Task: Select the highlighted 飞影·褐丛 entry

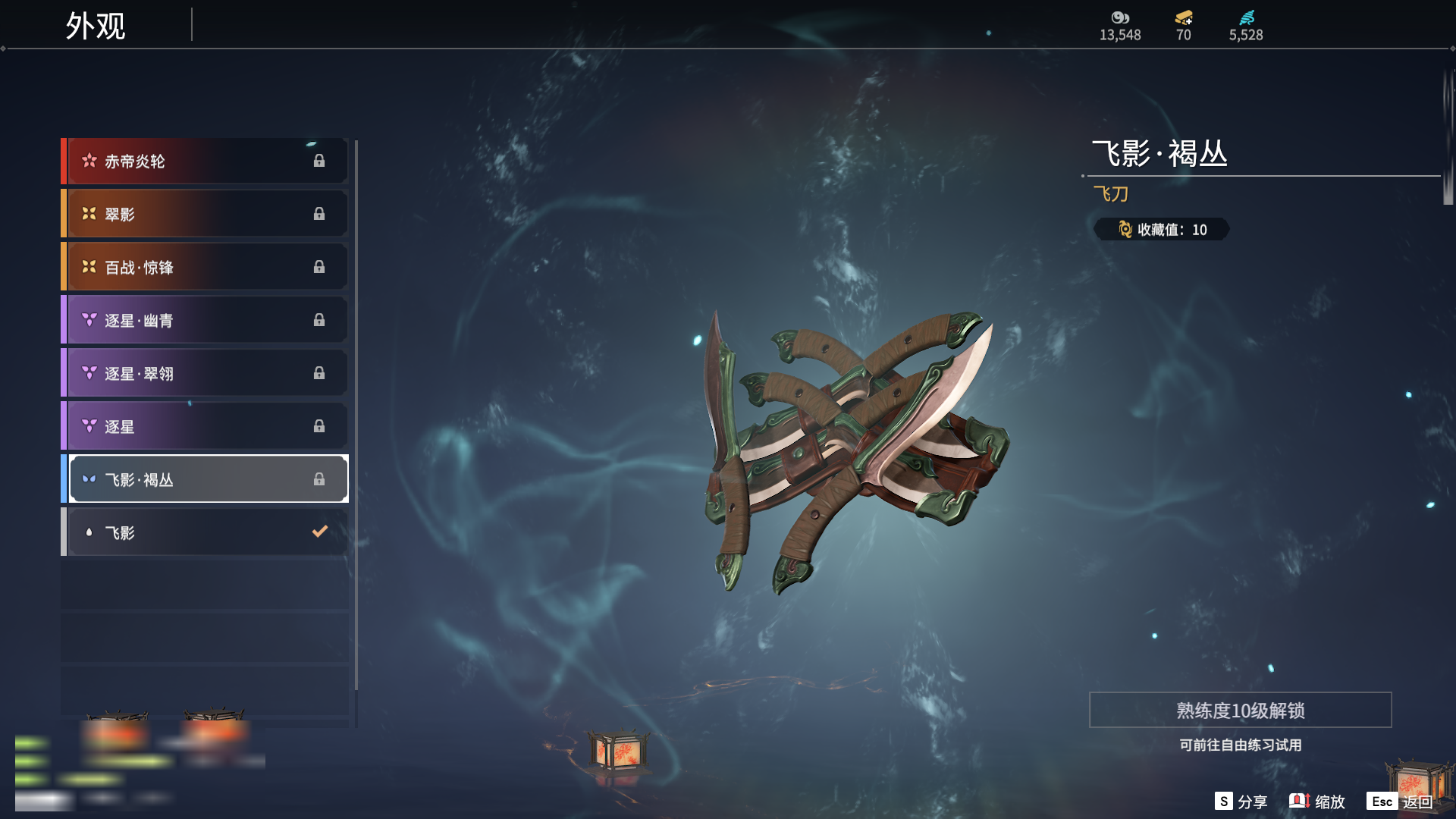Action: click(205, 479)
